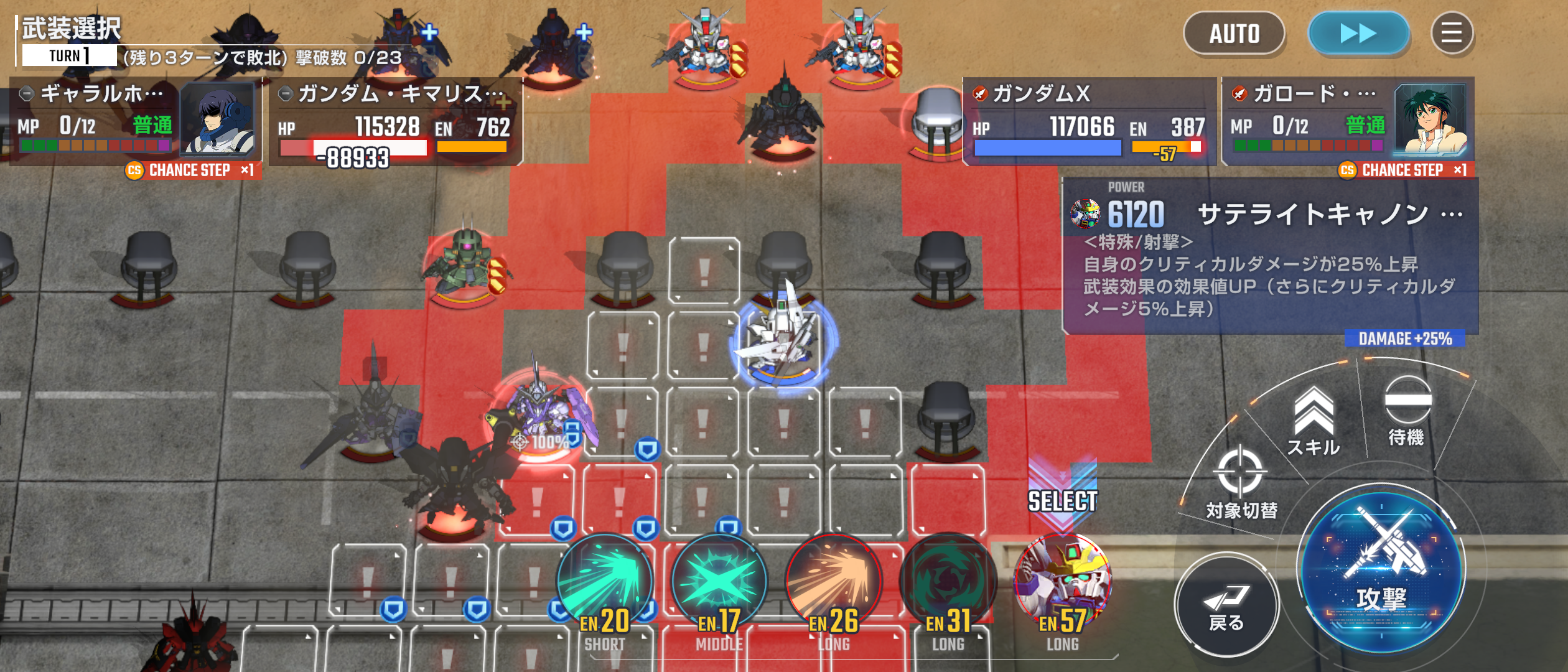Activate the fast-forward speed button
Viewport: 1568px width, 672px height.
pos(1358,34)
